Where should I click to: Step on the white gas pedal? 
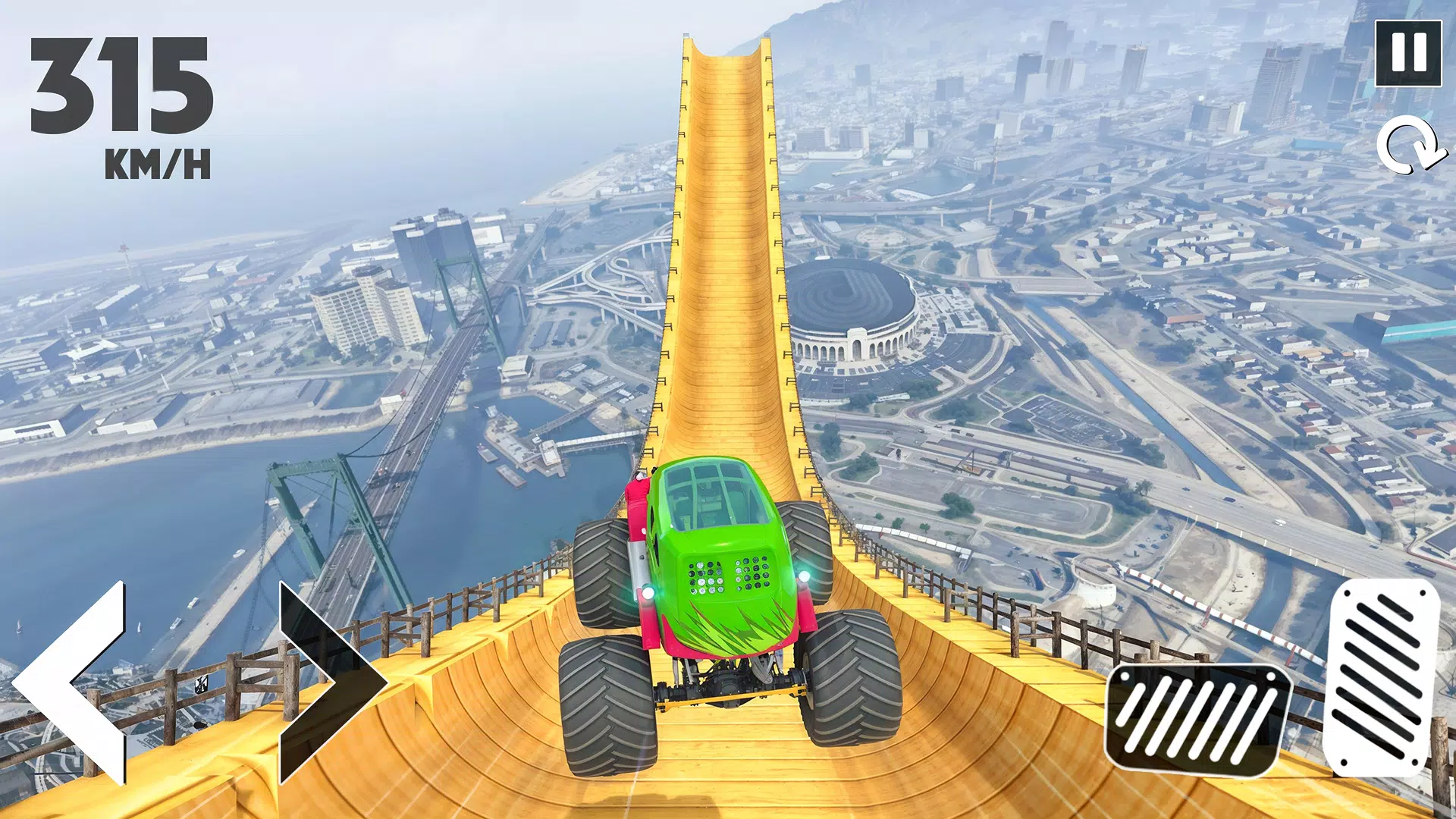pyautogui.click(x=1383, y=676)
